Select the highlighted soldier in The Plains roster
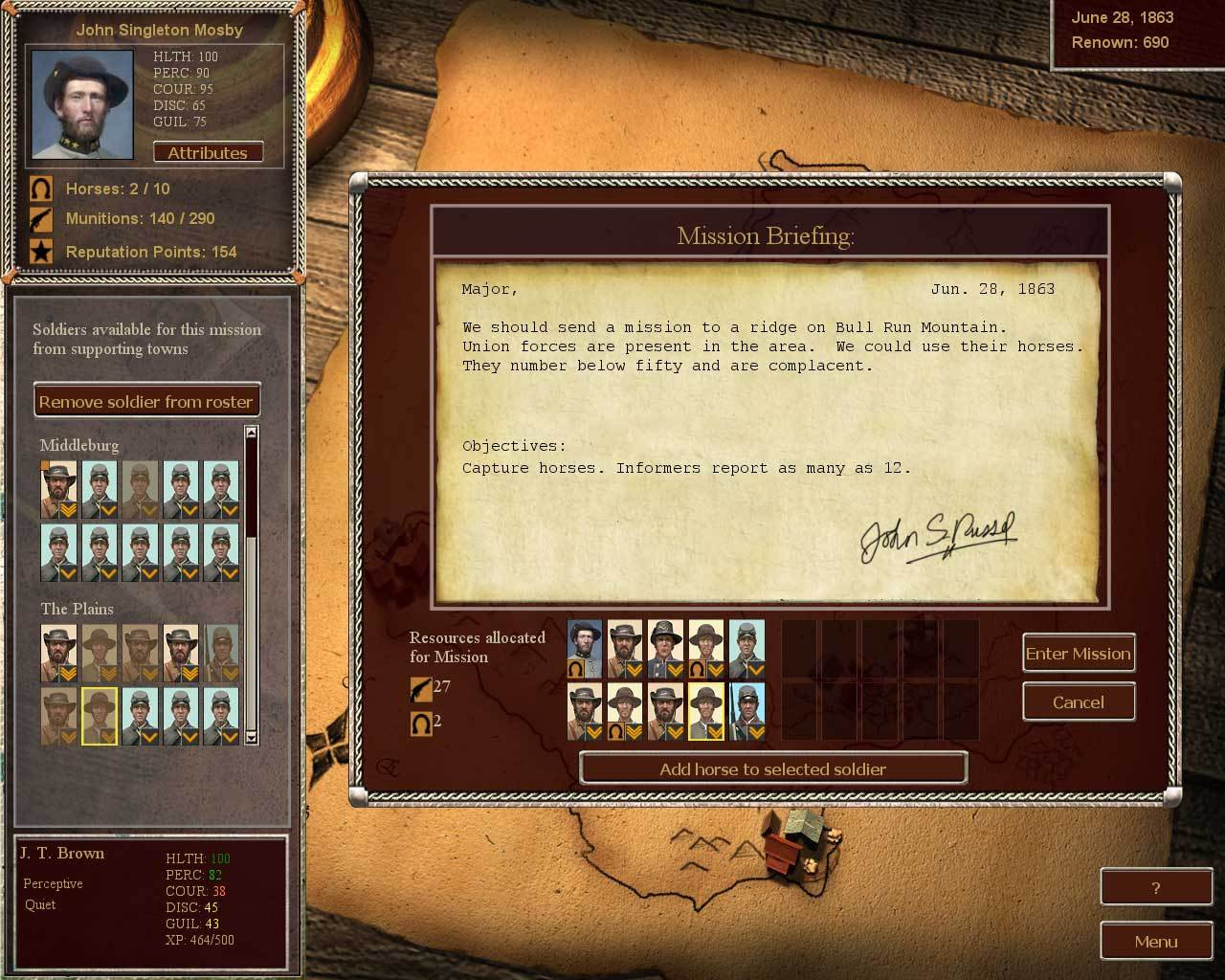1225x980 pixels. pos(100,716)
